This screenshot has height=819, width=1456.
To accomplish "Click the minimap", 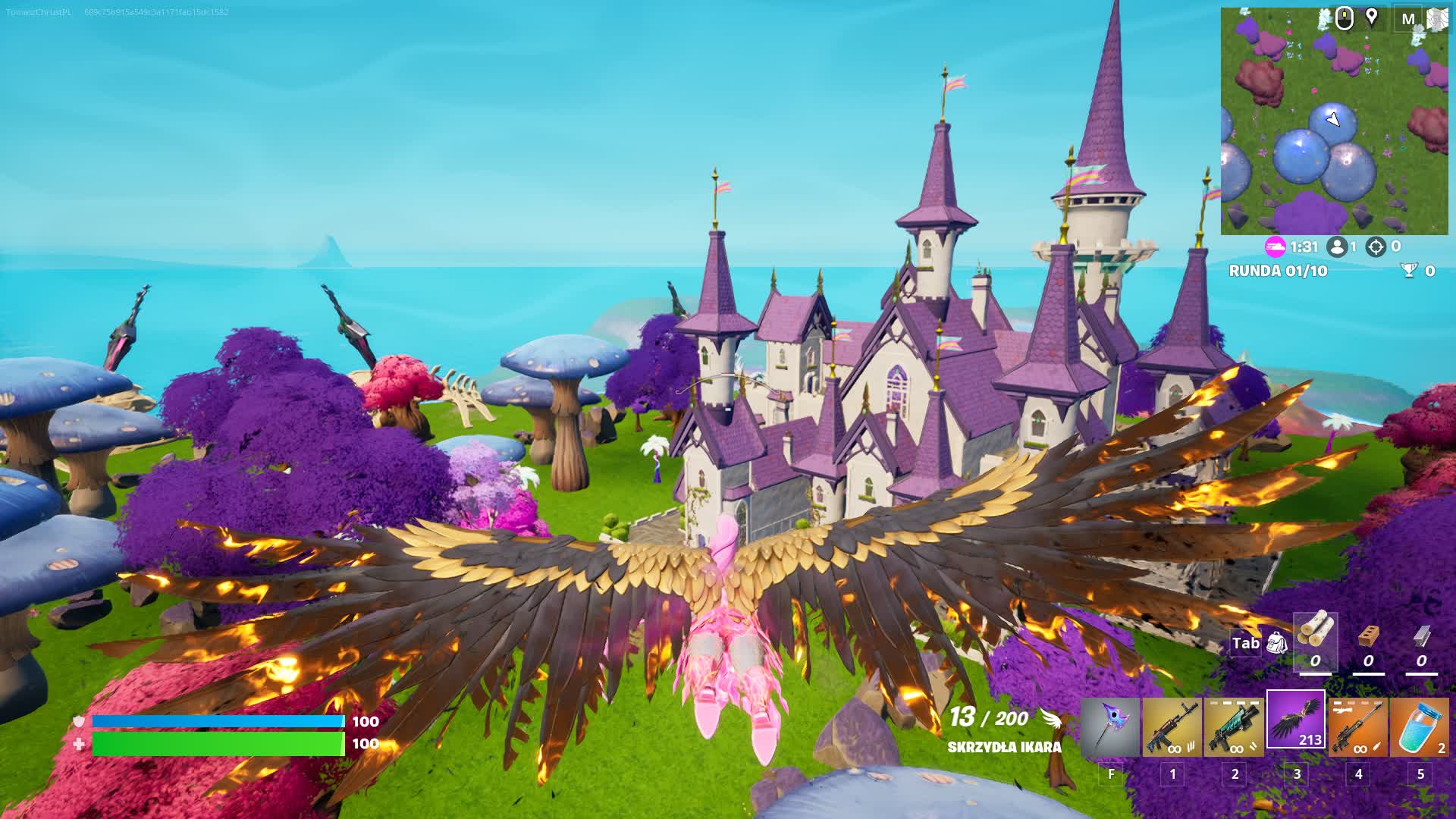I will 1333,129.
